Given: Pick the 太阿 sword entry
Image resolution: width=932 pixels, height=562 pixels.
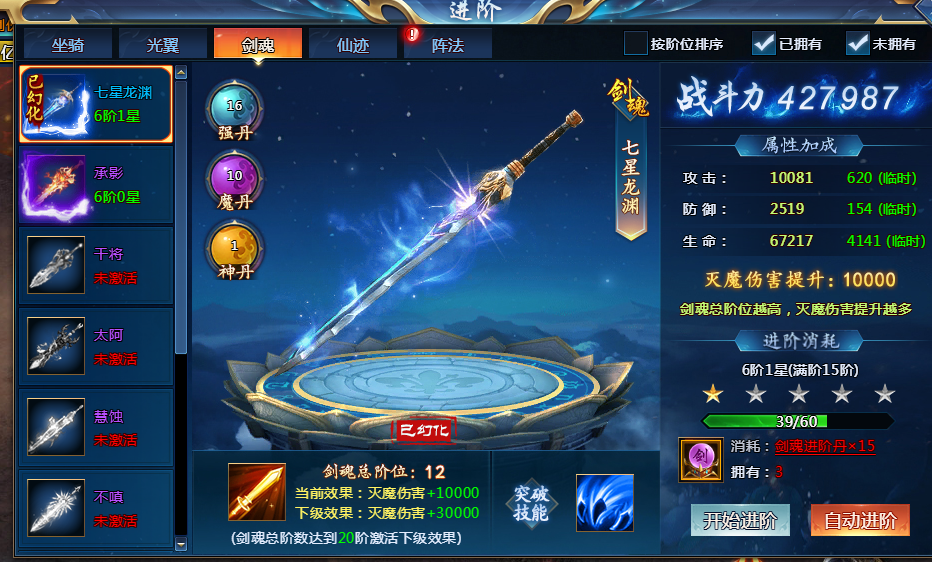Looking at the screenshot, I should pyautogui.click(x=95, y=346).
